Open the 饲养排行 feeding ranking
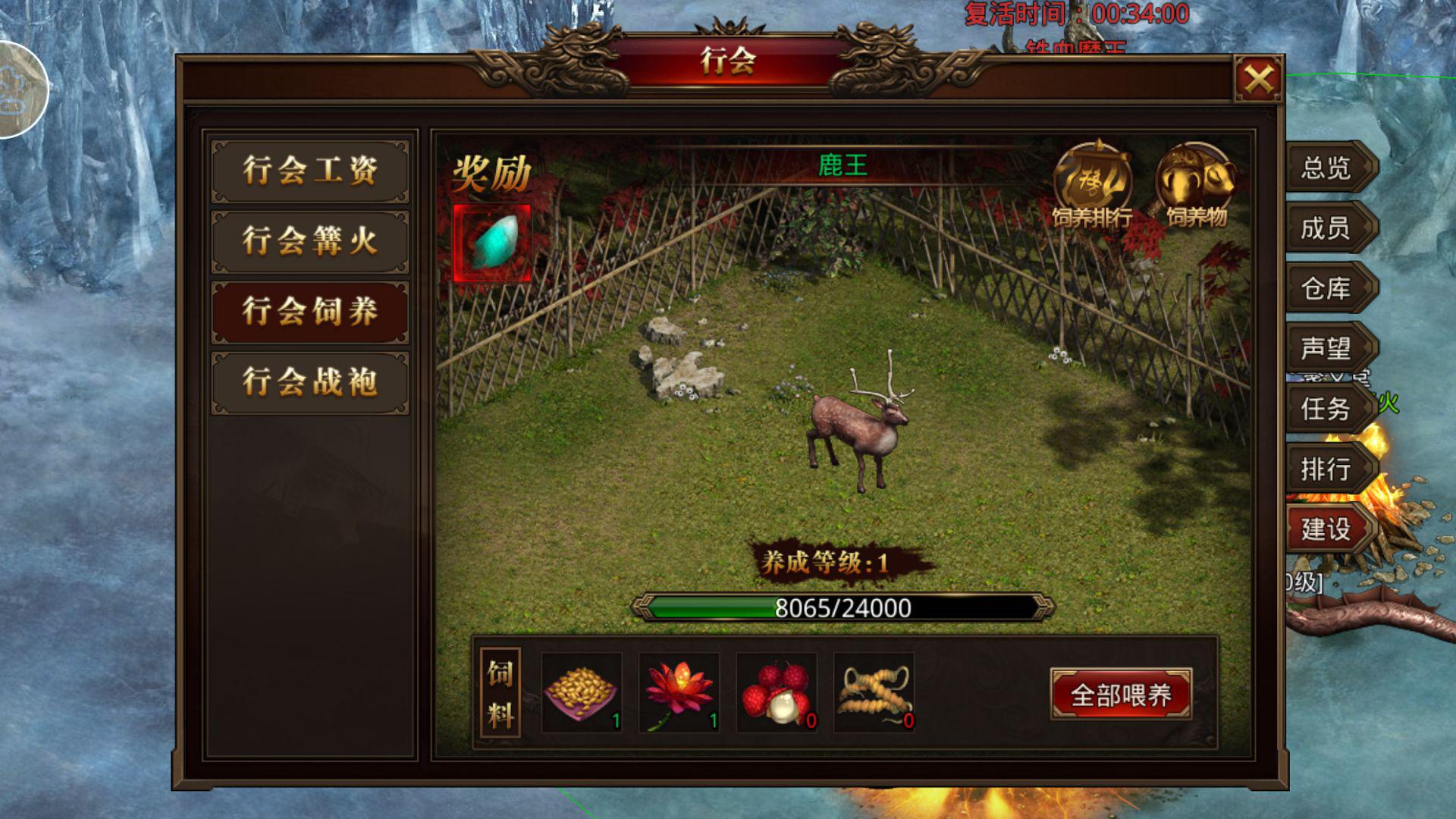 [1092, 185]
